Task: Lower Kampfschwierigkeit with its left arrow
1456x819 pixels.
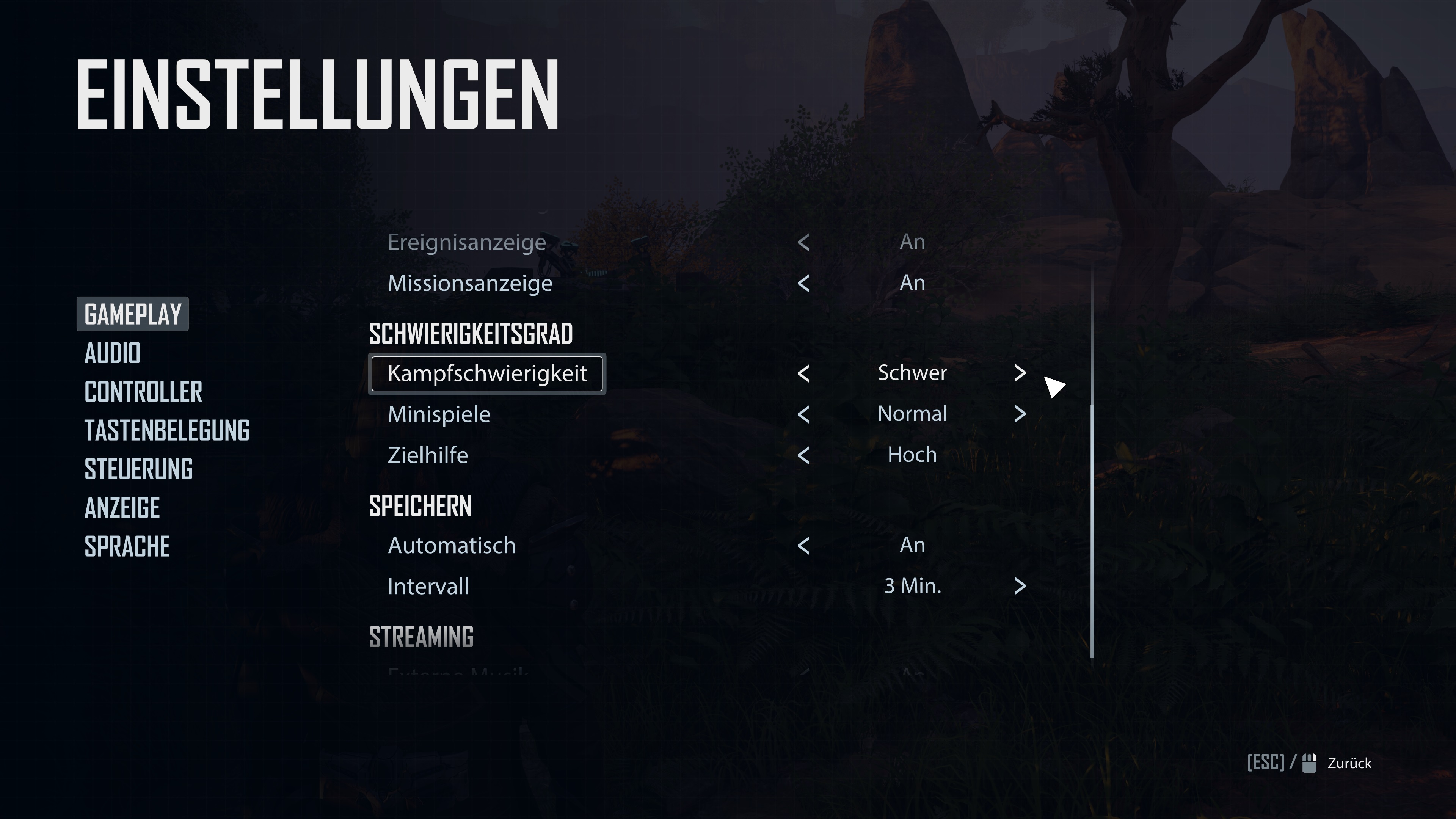Action: [803, 373]
